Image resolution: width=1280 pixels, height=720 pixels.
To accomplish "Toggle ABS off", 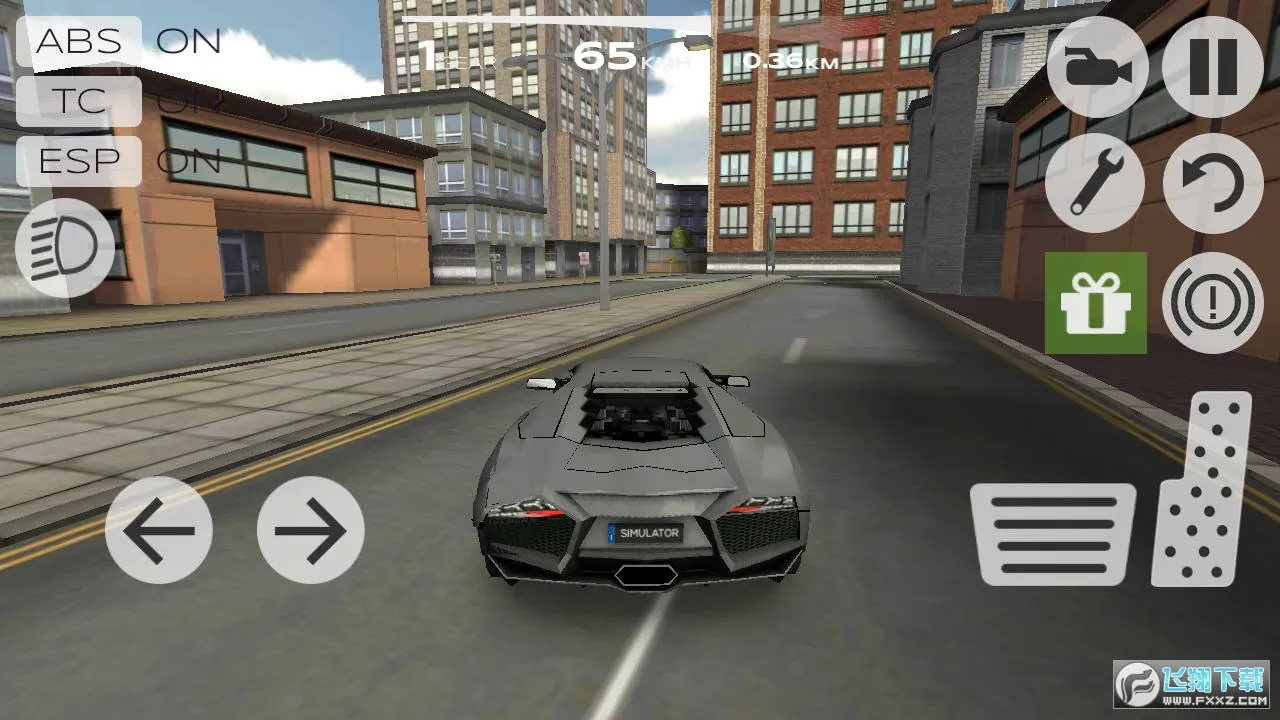I will 78,42.
